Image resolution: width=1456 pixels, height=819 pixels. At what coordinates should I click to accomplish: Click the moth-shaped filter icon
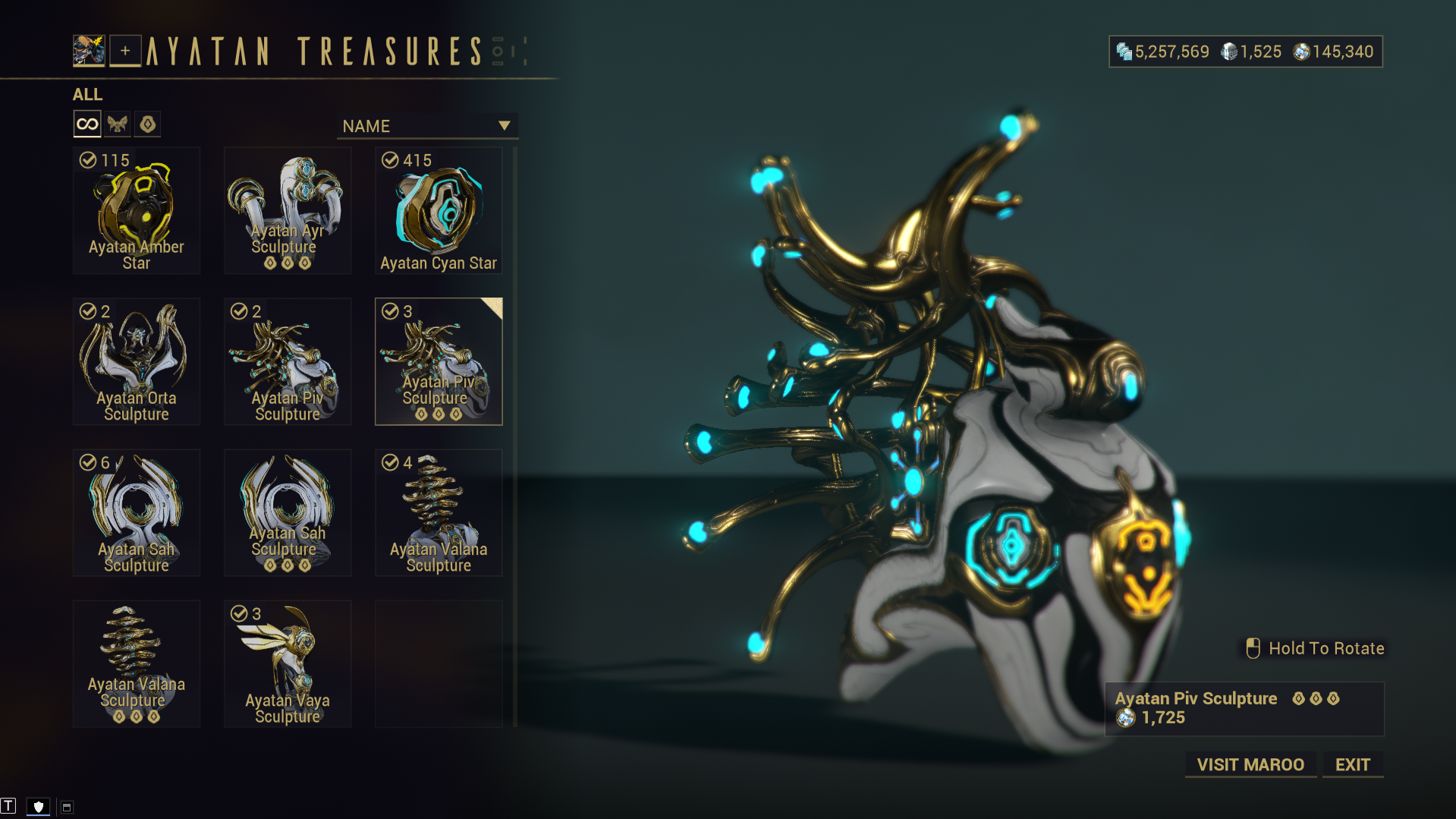click(117, 123)
